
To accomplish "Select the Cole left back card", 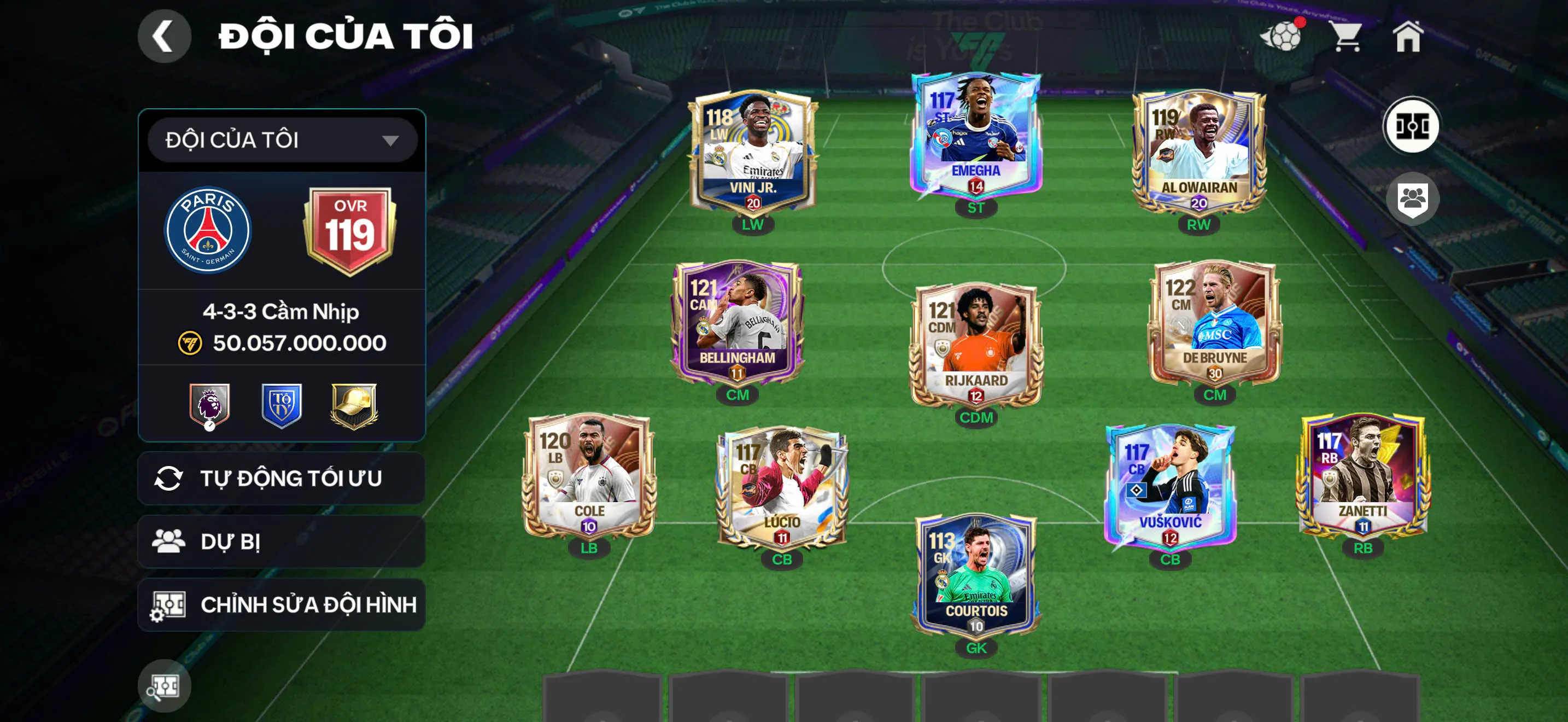I will [589, 476].
